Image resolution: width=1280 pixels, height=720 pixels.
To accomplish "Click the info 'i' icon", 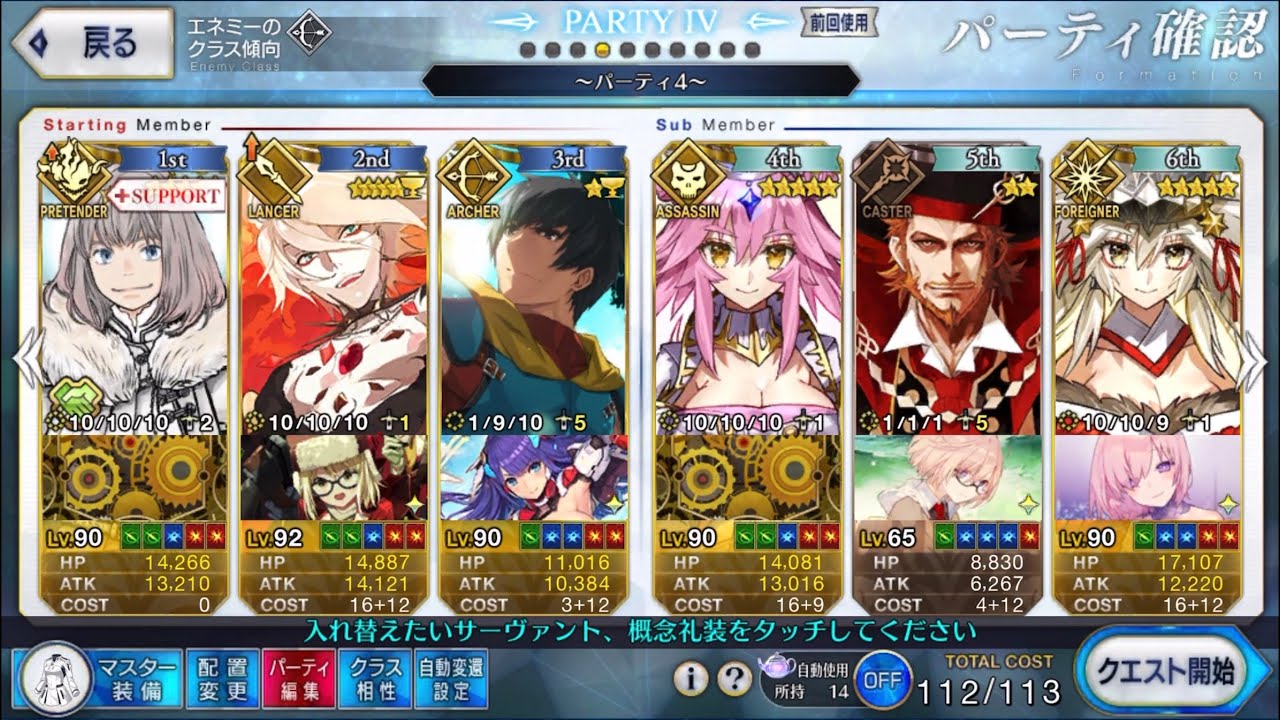I will [x=690, y=679].
